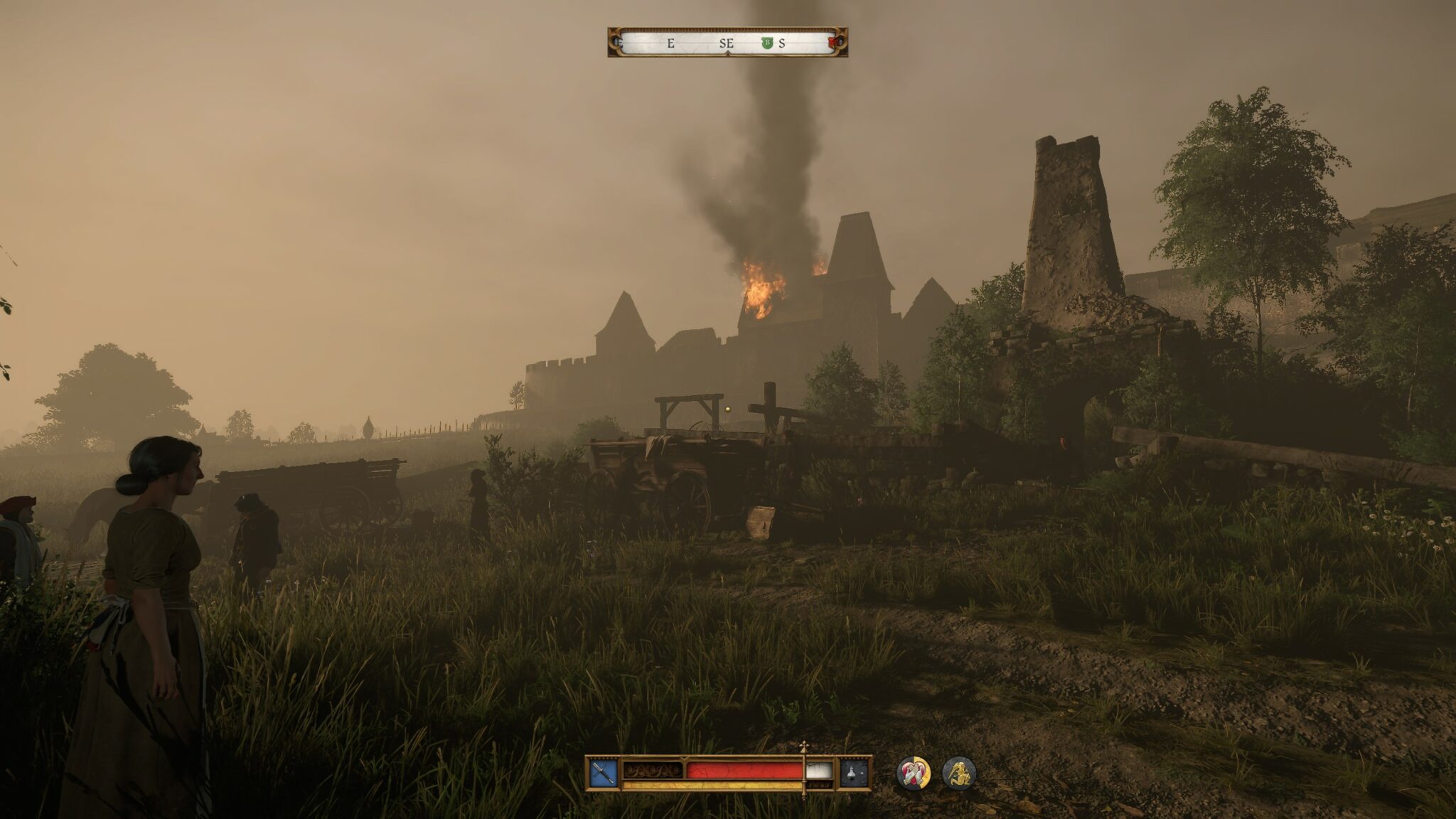Click the bandaged heart status icon
This screenshot has height=819, width=1456.
click(x=914, y=773)
